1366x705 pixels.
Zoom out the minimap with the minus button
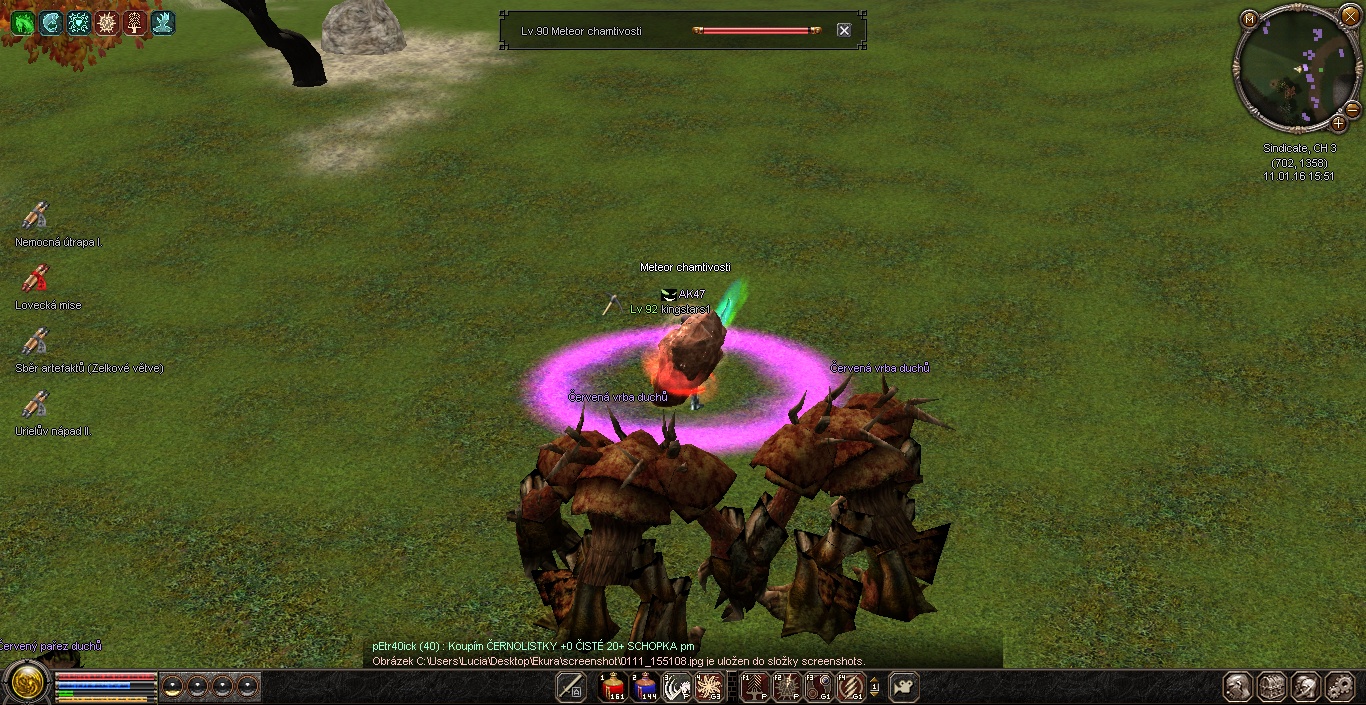tap(1352, 109)
